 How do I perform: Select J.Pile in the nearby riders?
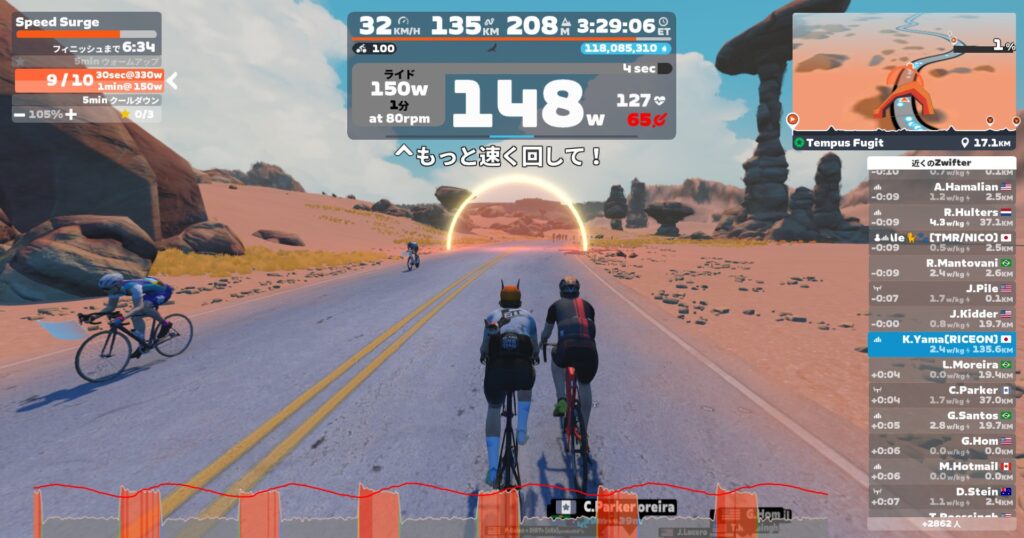pos(941,293)
